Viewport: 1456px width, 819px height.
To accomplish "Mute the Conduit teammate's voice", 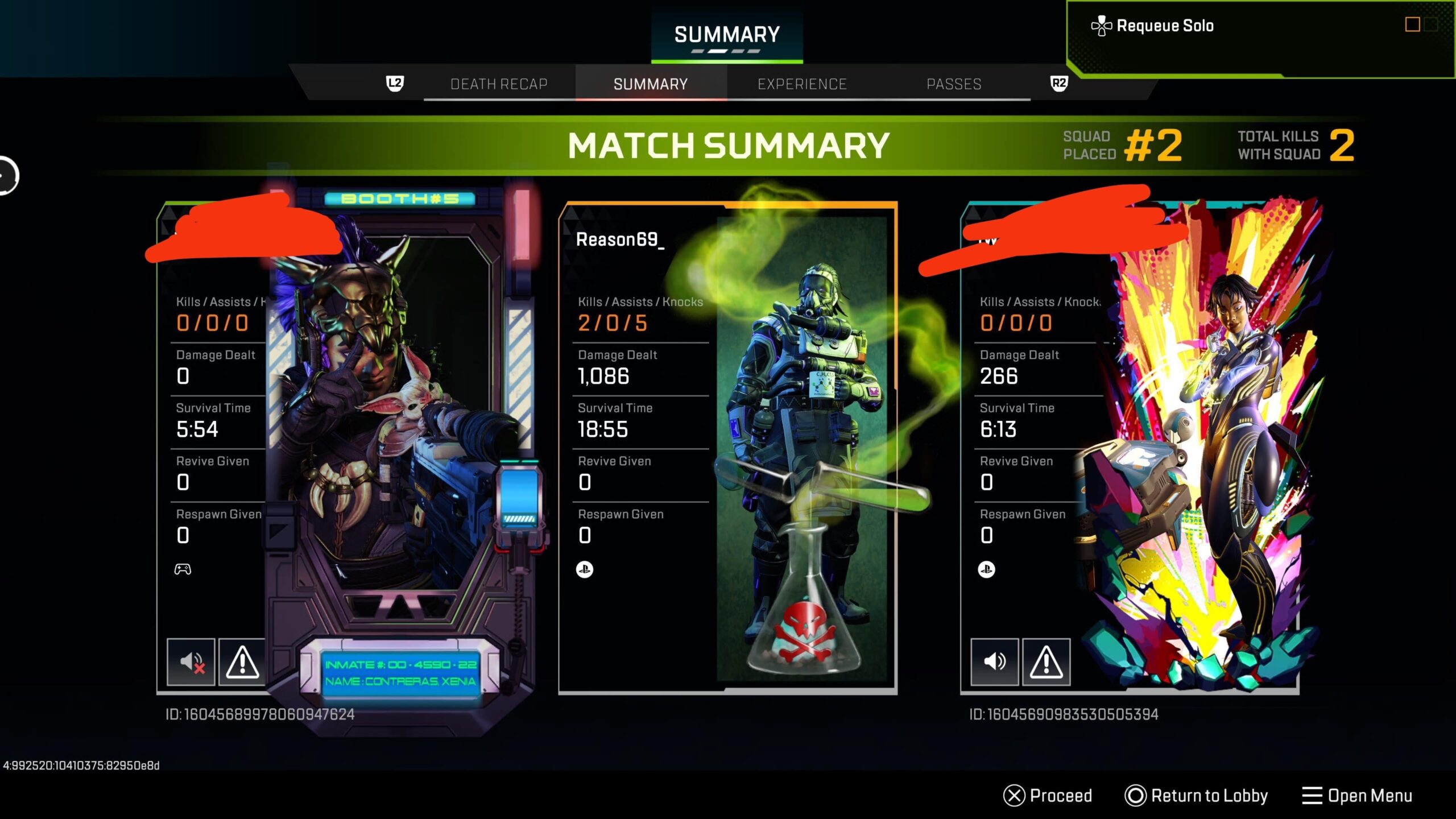I will [994, 661].
